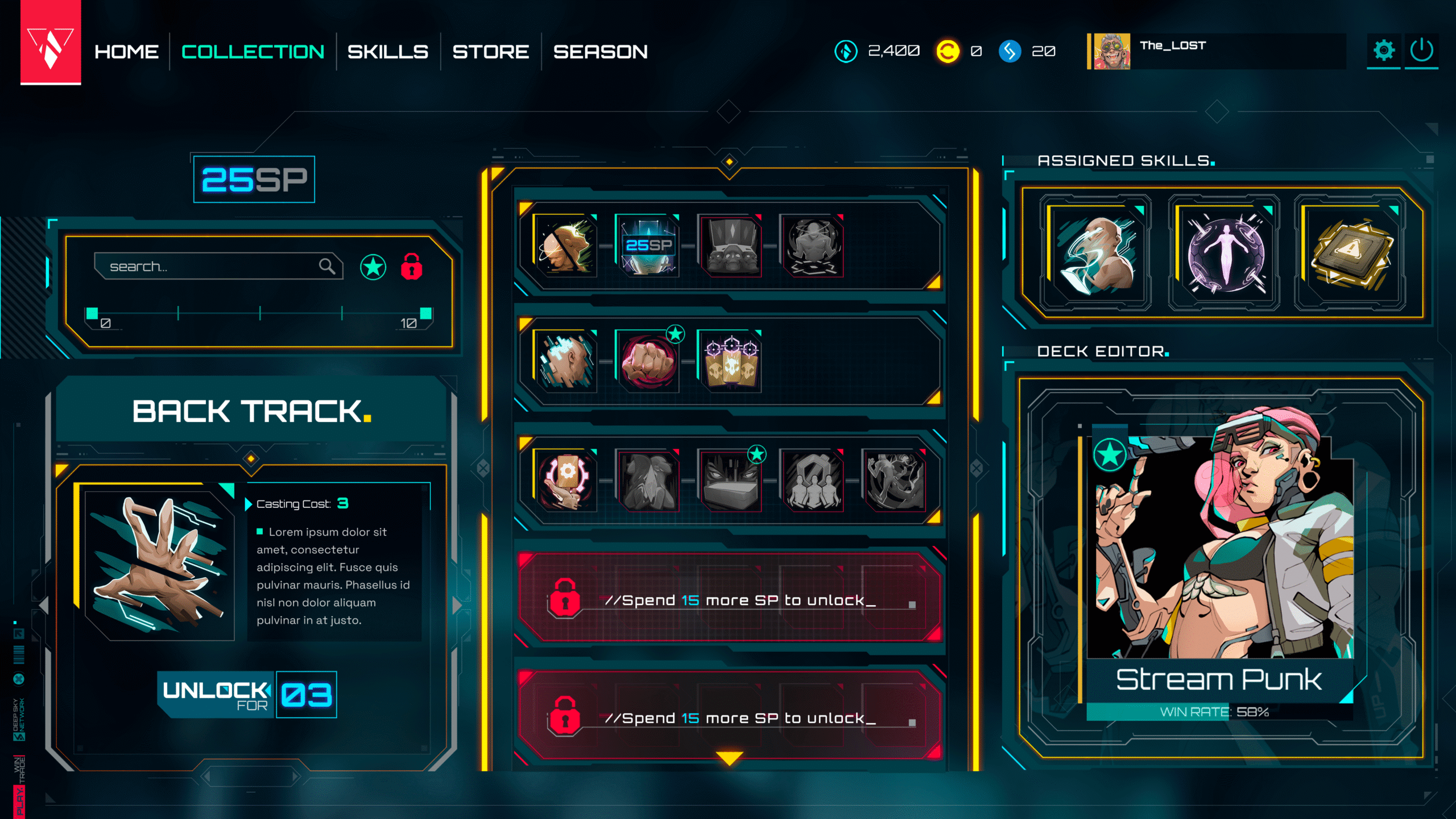
Task: Open the Stream Punk deck card
Action: [1219, 563]
